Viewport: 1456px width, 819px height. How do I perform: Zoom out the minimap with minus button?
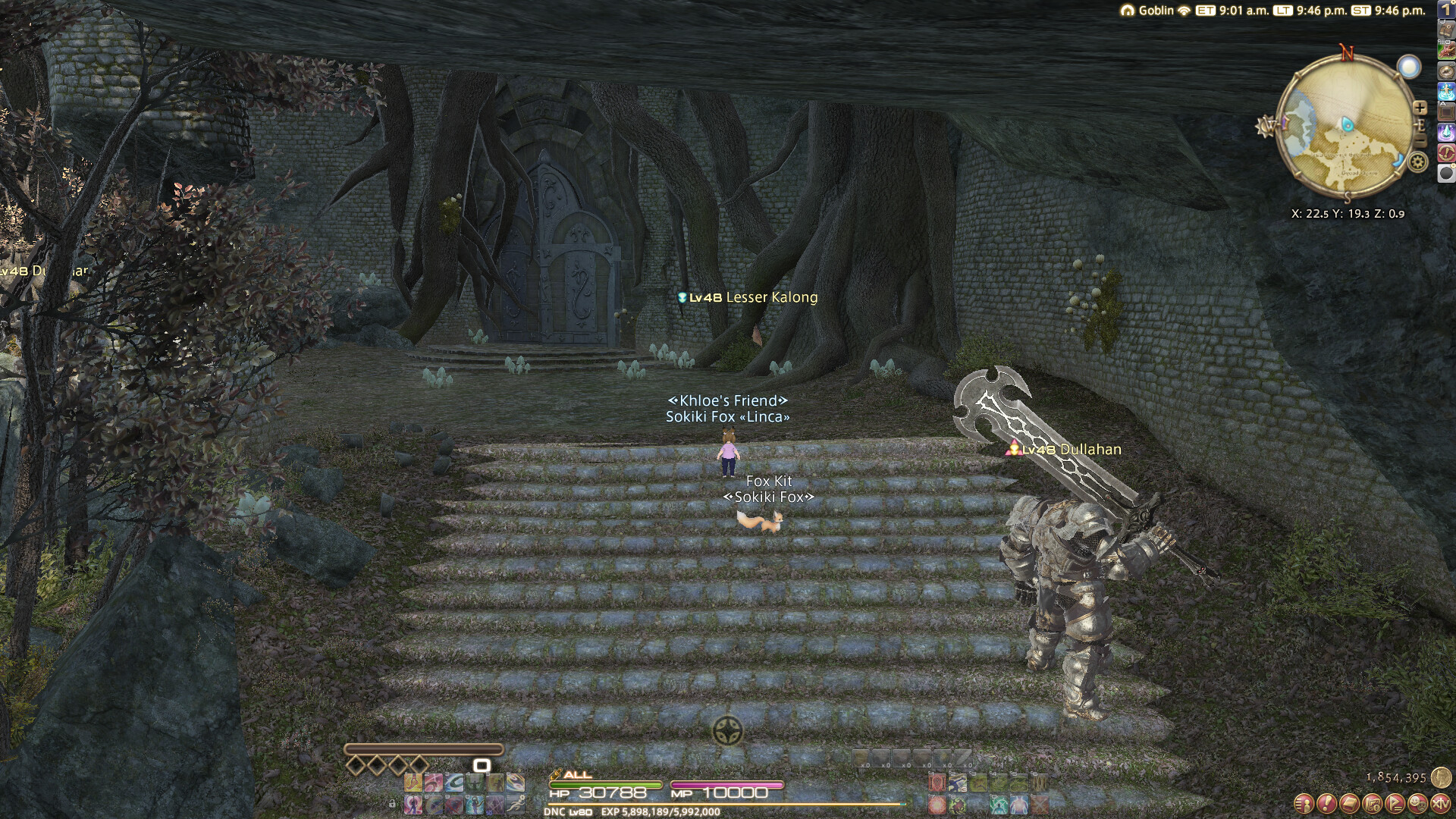pos(1420,141)
